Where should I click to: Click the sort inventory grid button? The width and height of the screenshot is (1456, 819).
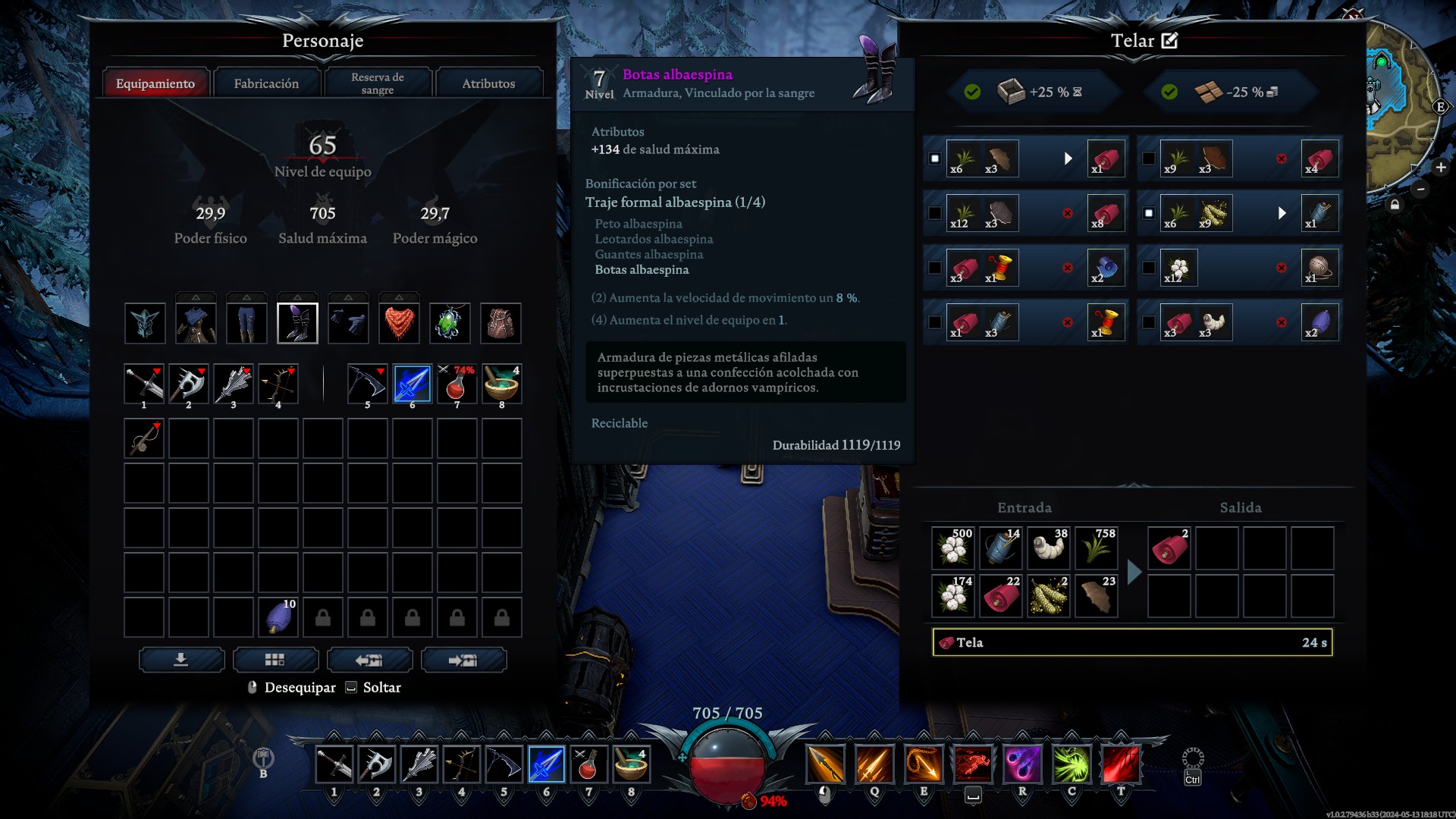[x=275, y=660]
